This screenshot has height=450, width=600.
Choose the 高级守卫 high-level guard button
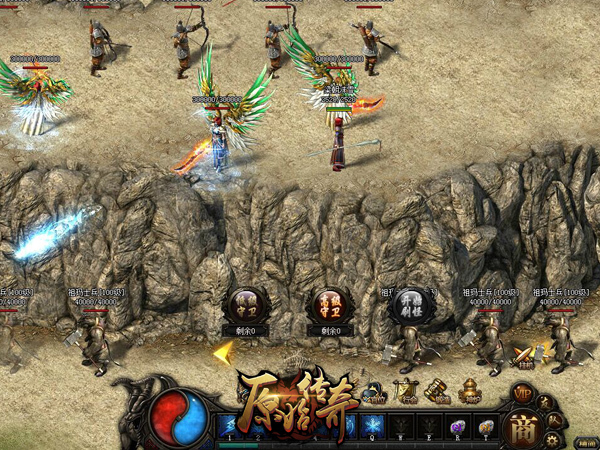coord(329,304)
